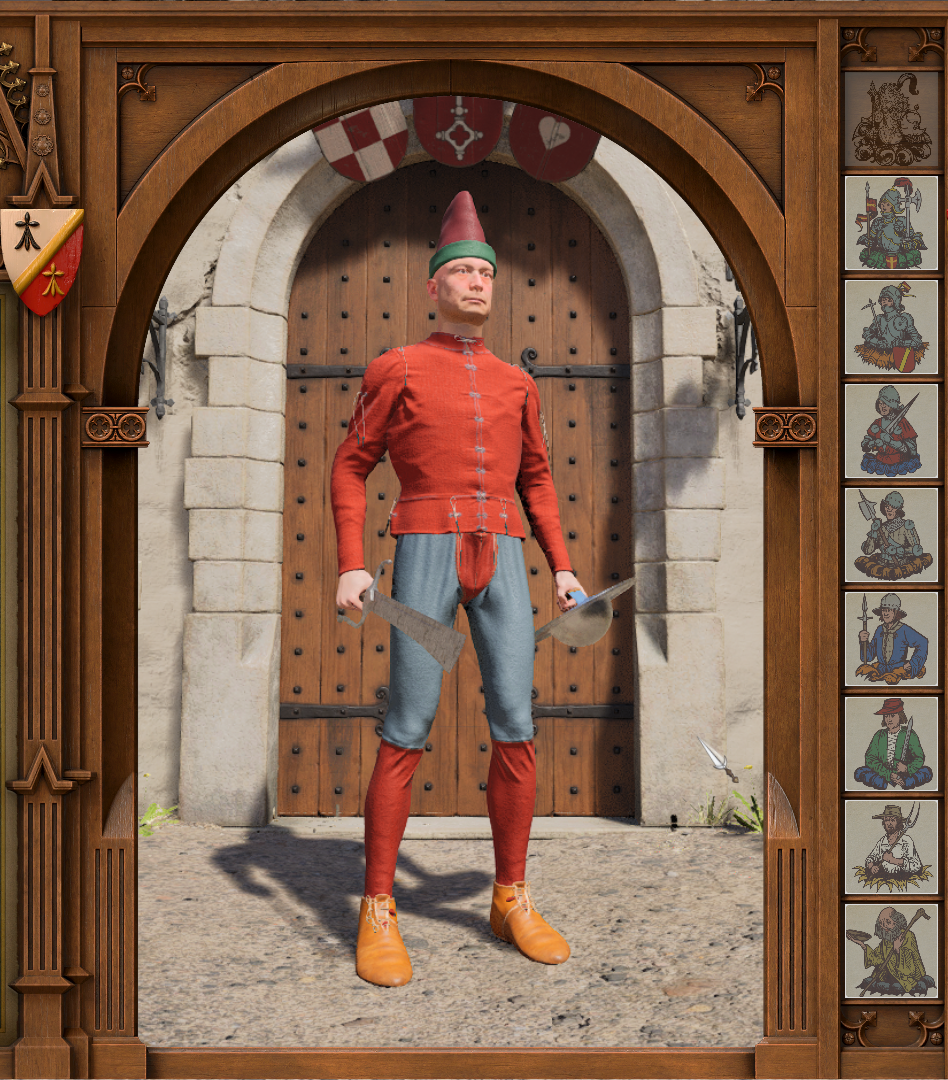Choose the armored knight with banner and poleaxe

(892, 223)
